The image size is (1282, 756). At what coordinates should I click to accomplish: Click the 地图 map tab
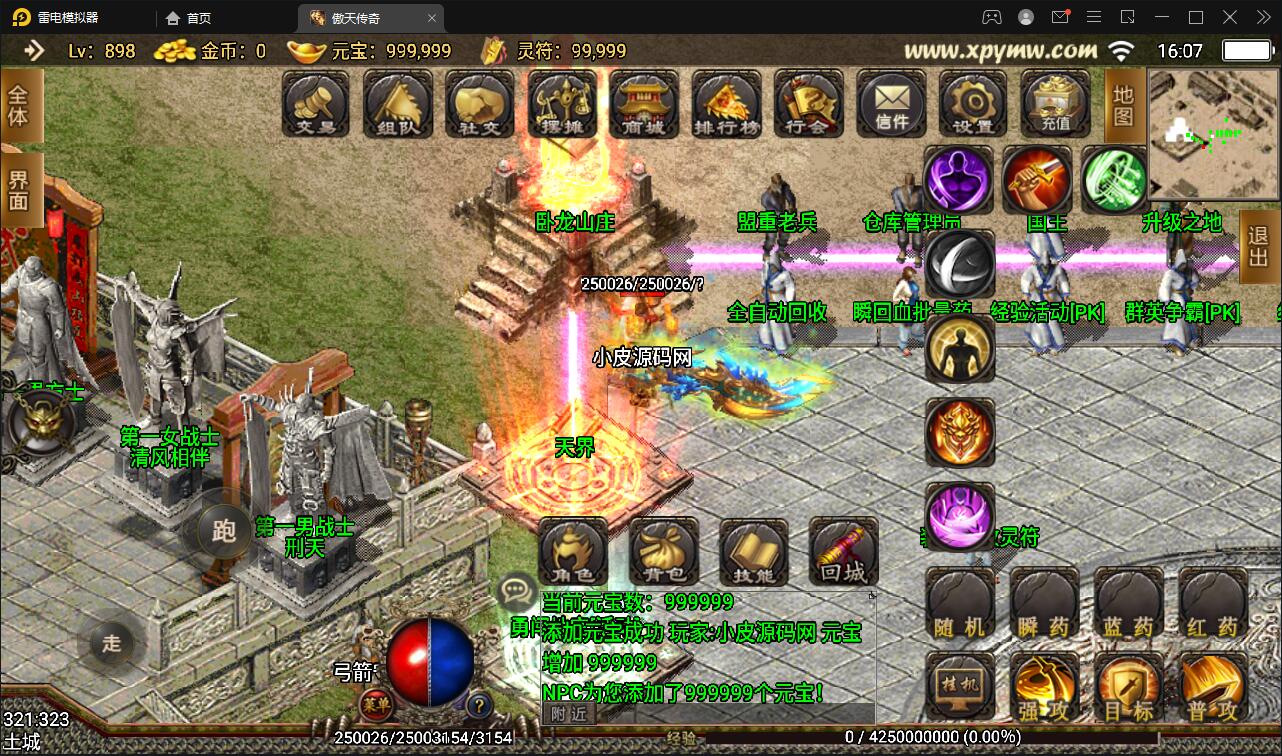coord(1125,105)
